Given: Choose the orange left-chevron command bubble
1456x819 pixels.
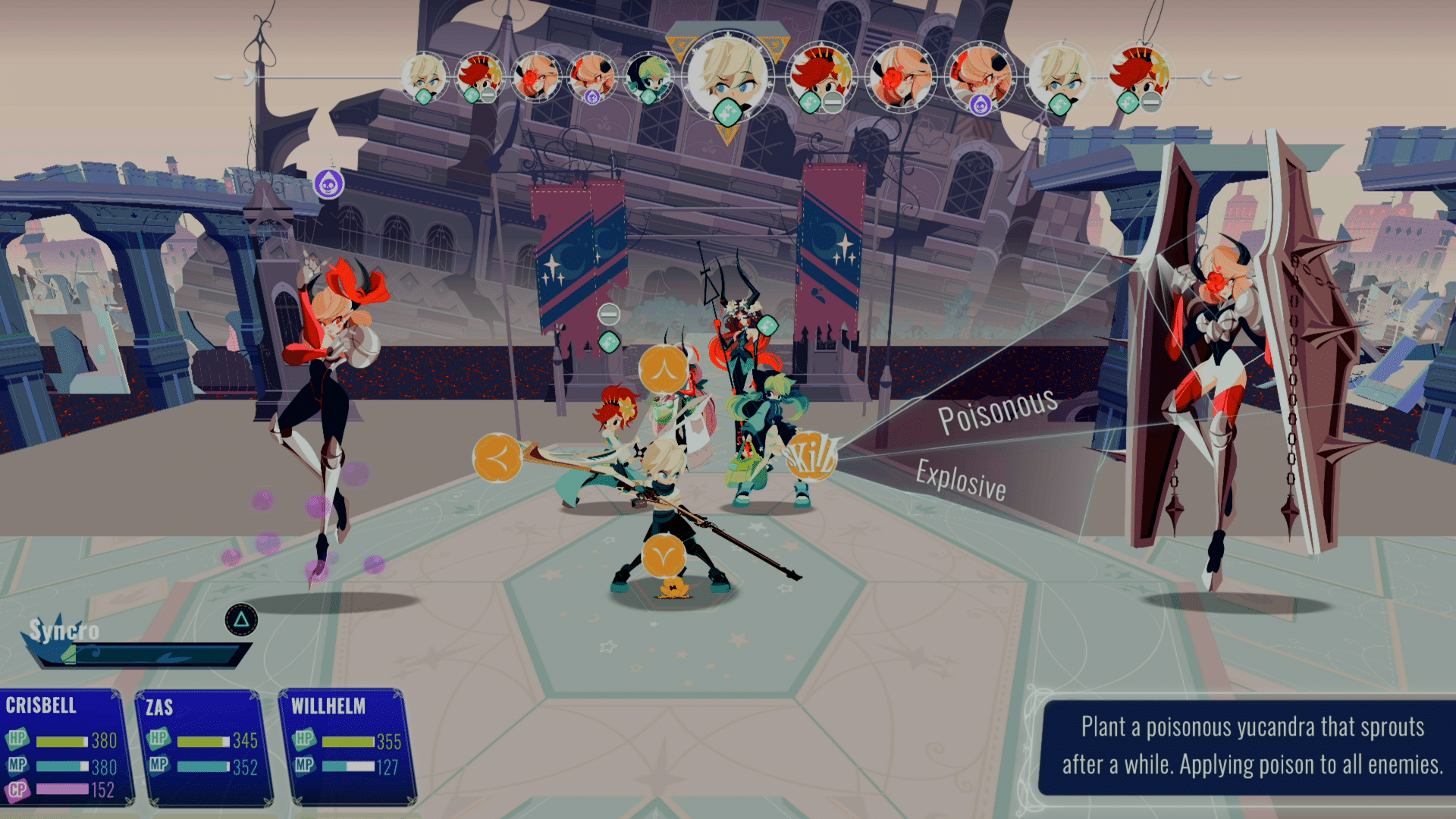Looking at the screenshot, I should tap(497, 457).
